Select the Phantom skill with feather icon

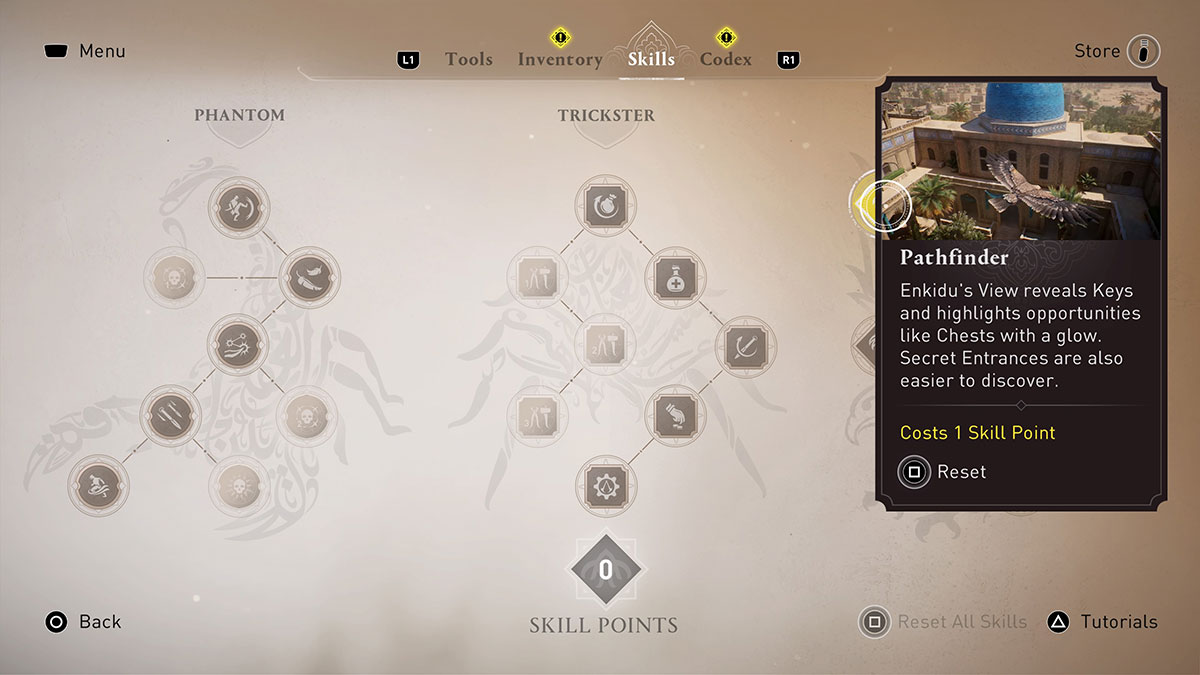[310, 277]
